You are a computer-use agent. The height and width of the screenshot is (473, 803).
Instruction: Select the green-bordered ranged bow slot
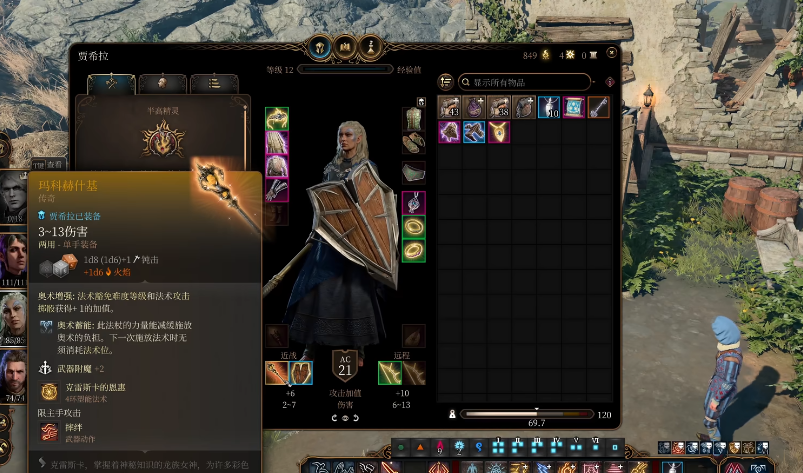coord(390,373)
